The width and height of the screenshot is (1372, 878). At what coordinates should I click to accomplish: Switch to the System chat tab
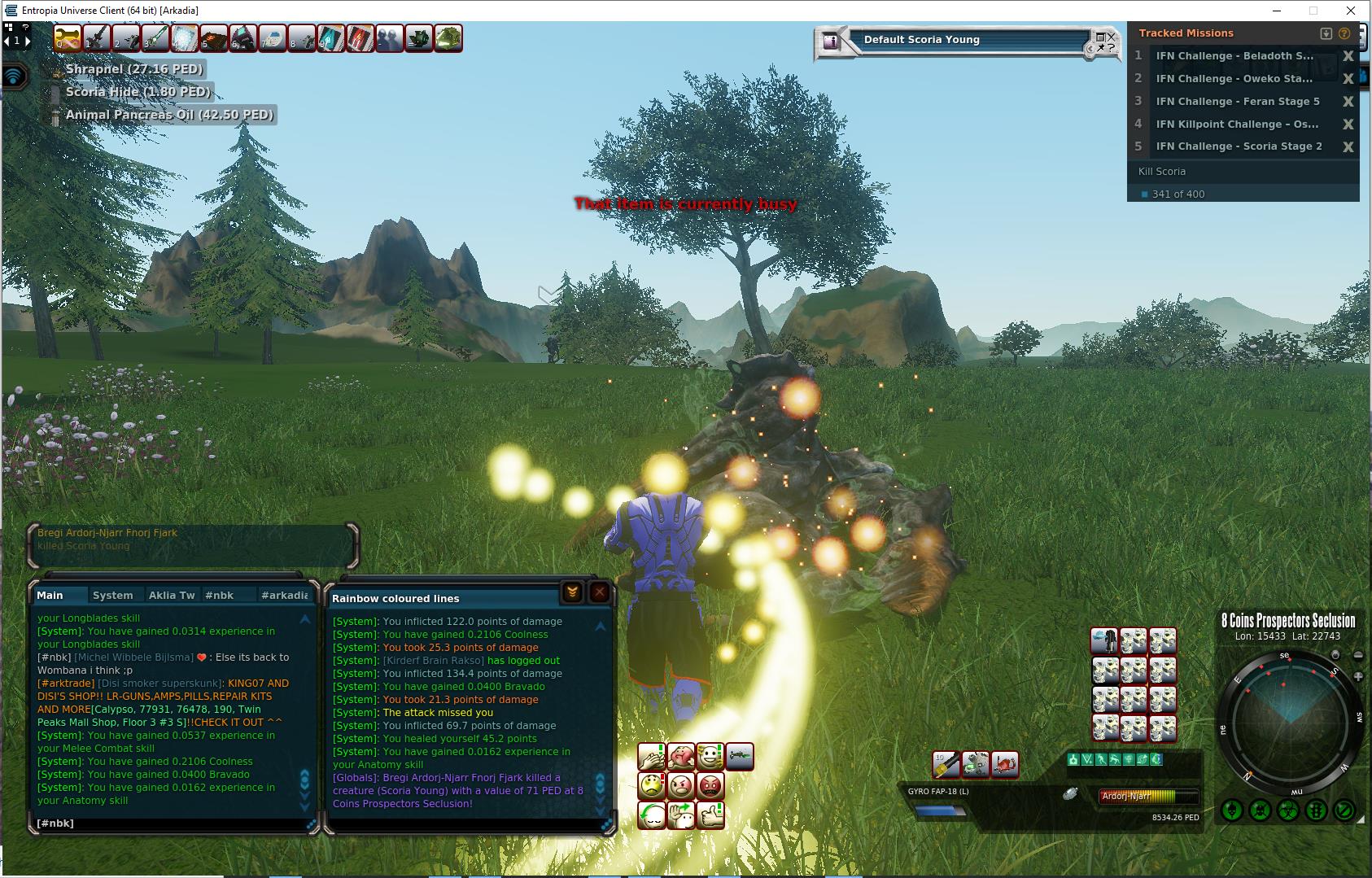pos(112,595)
